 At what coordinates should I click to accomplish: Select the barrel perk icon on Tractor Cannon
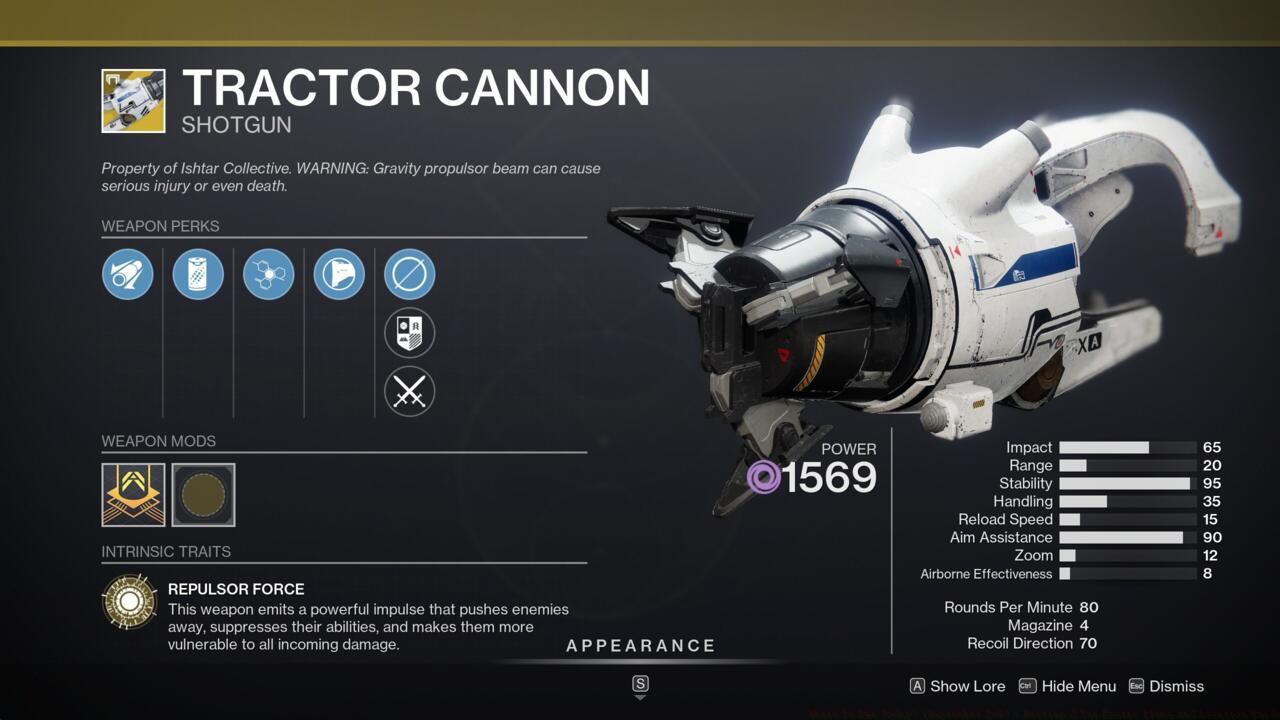click(x=127, y=274)
